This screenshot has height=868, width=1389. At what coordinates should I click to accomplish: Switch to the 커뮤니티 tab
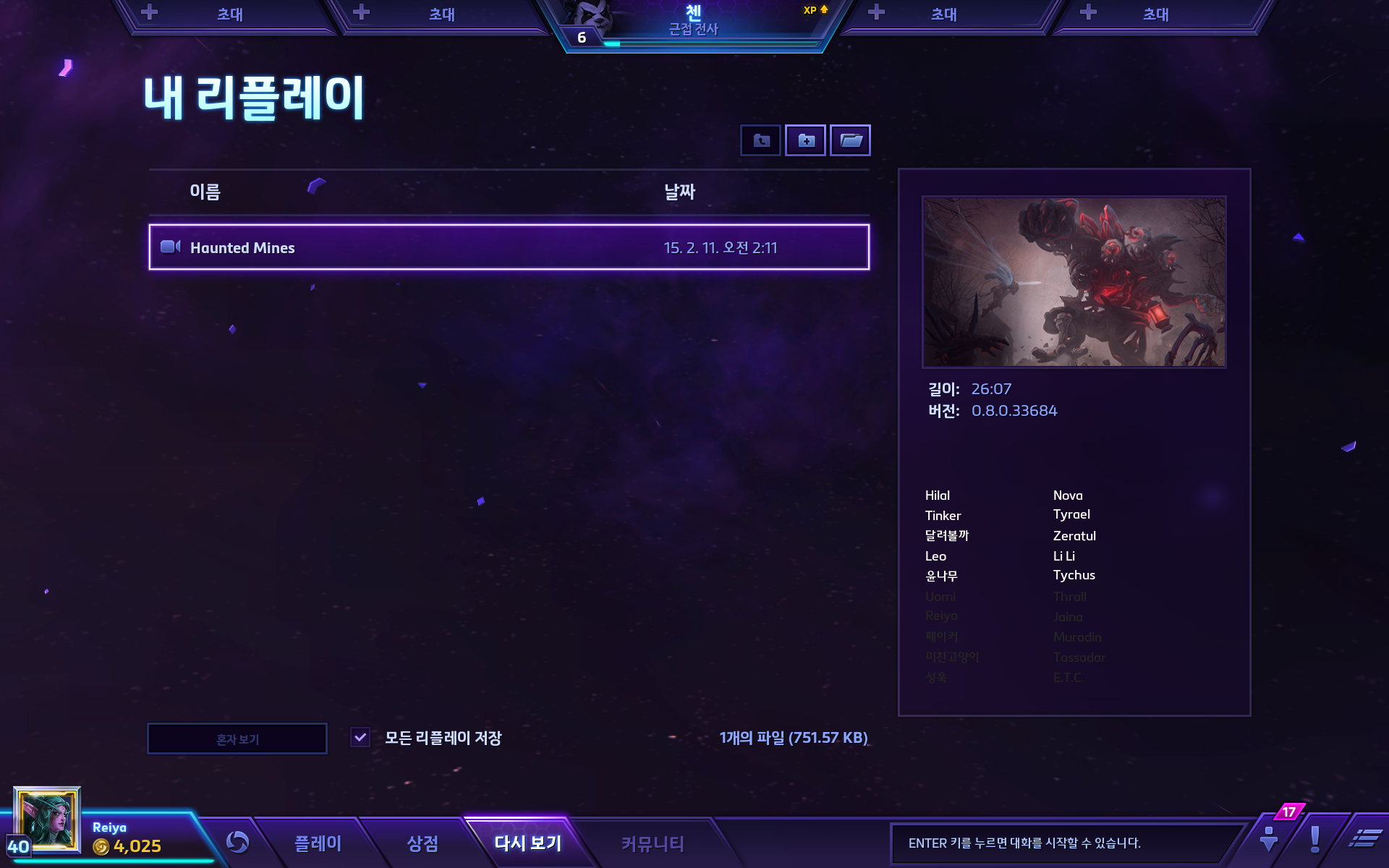point(650,843)
